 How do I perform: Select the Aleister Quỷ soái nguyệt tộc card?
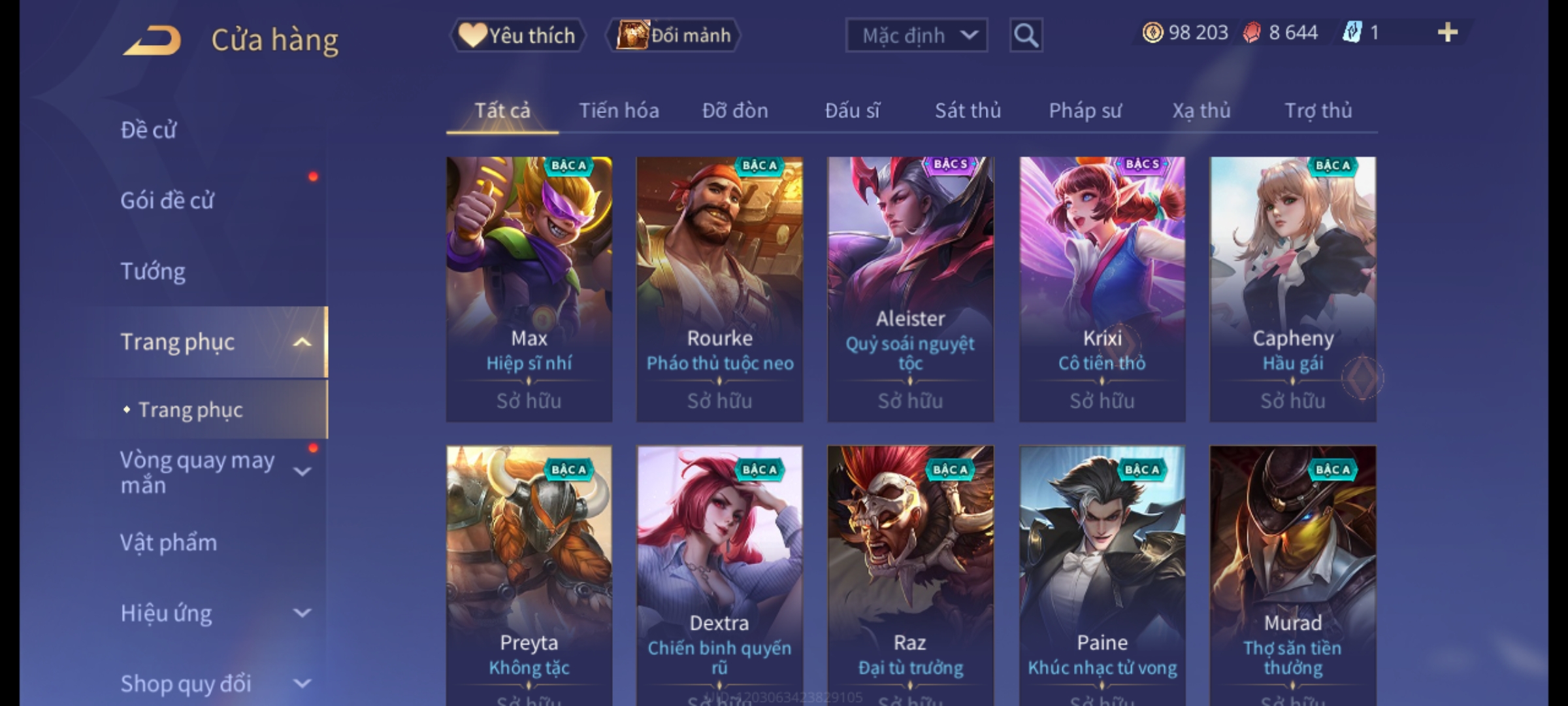(910, 288)
